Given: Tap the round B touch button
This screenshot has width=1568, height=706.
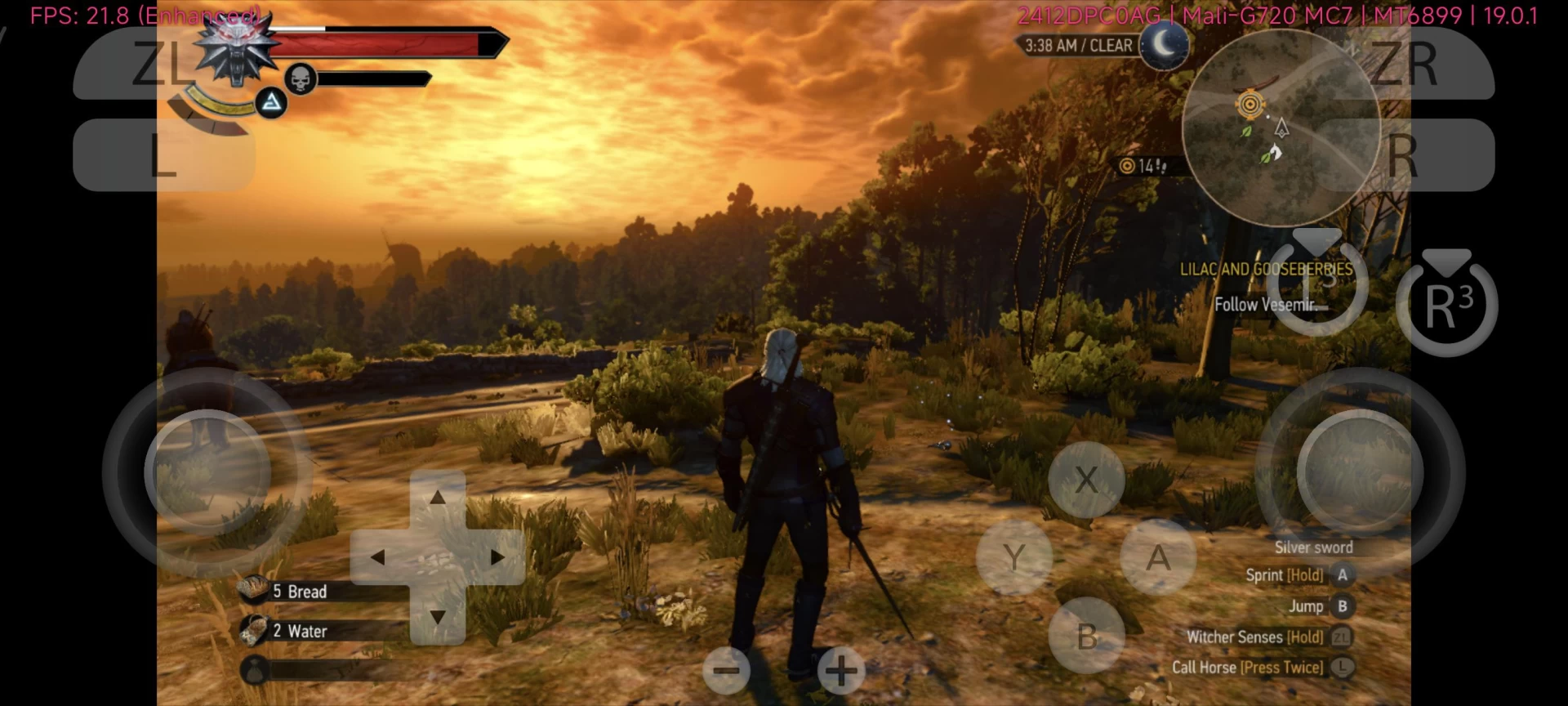Looking at the screenshot, I should pyautogui.click(x=1086, y=637).
